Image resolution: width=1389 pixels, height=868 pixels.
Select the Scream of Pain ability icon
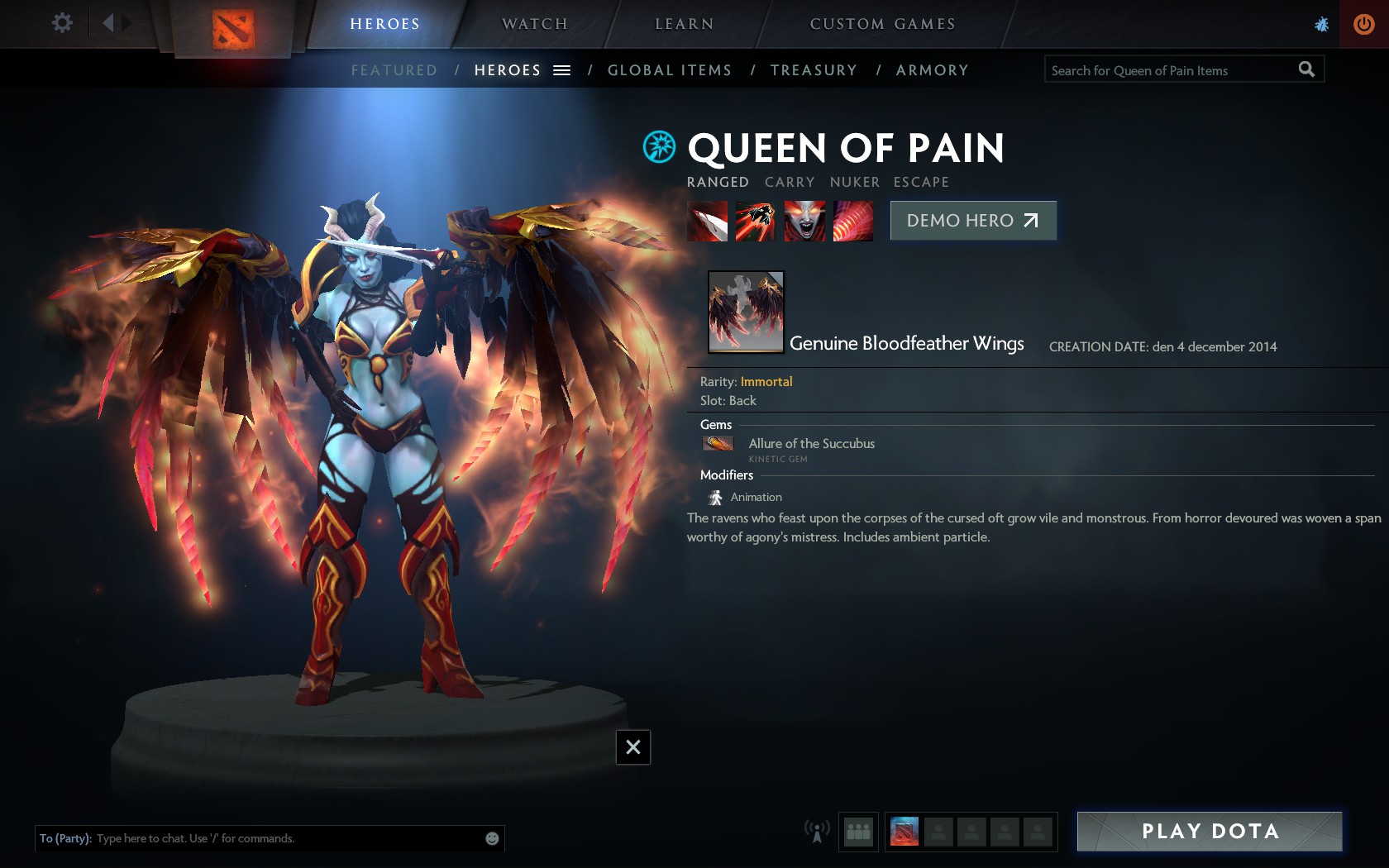(804, 222)
